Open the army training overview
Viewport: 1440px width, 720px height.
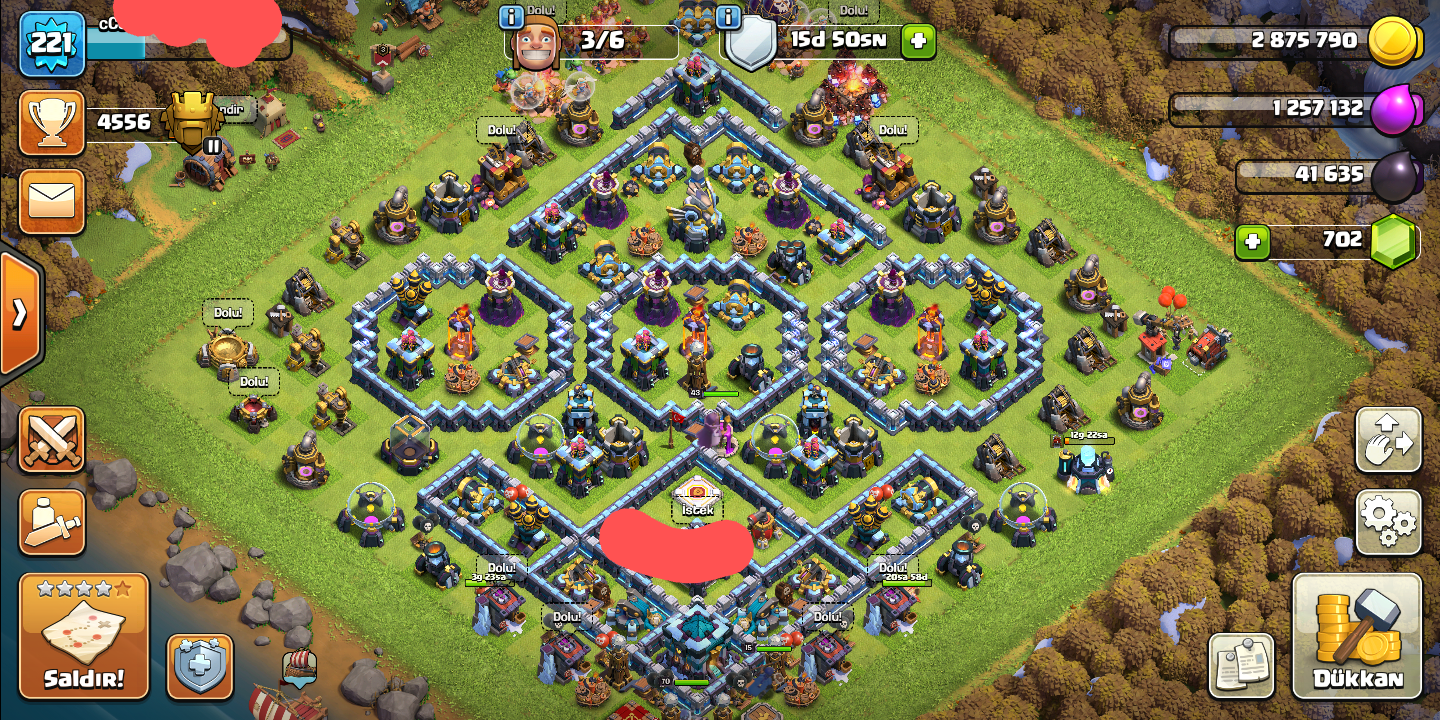point(51,521)
